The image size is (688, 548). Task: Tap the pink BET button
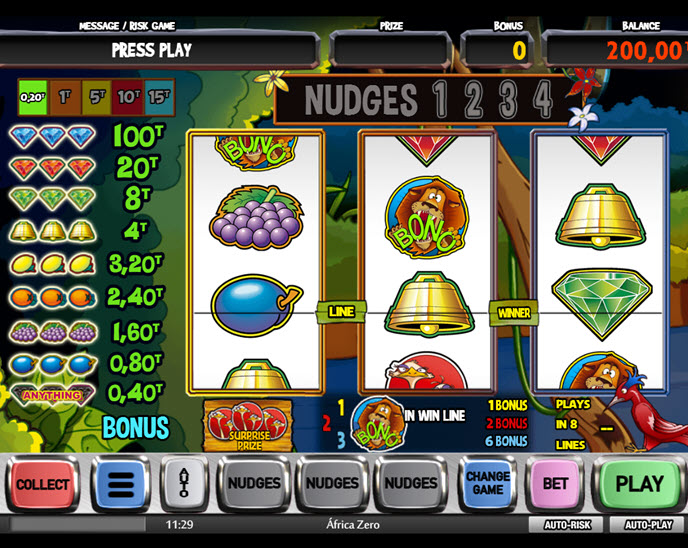(555, 484)
